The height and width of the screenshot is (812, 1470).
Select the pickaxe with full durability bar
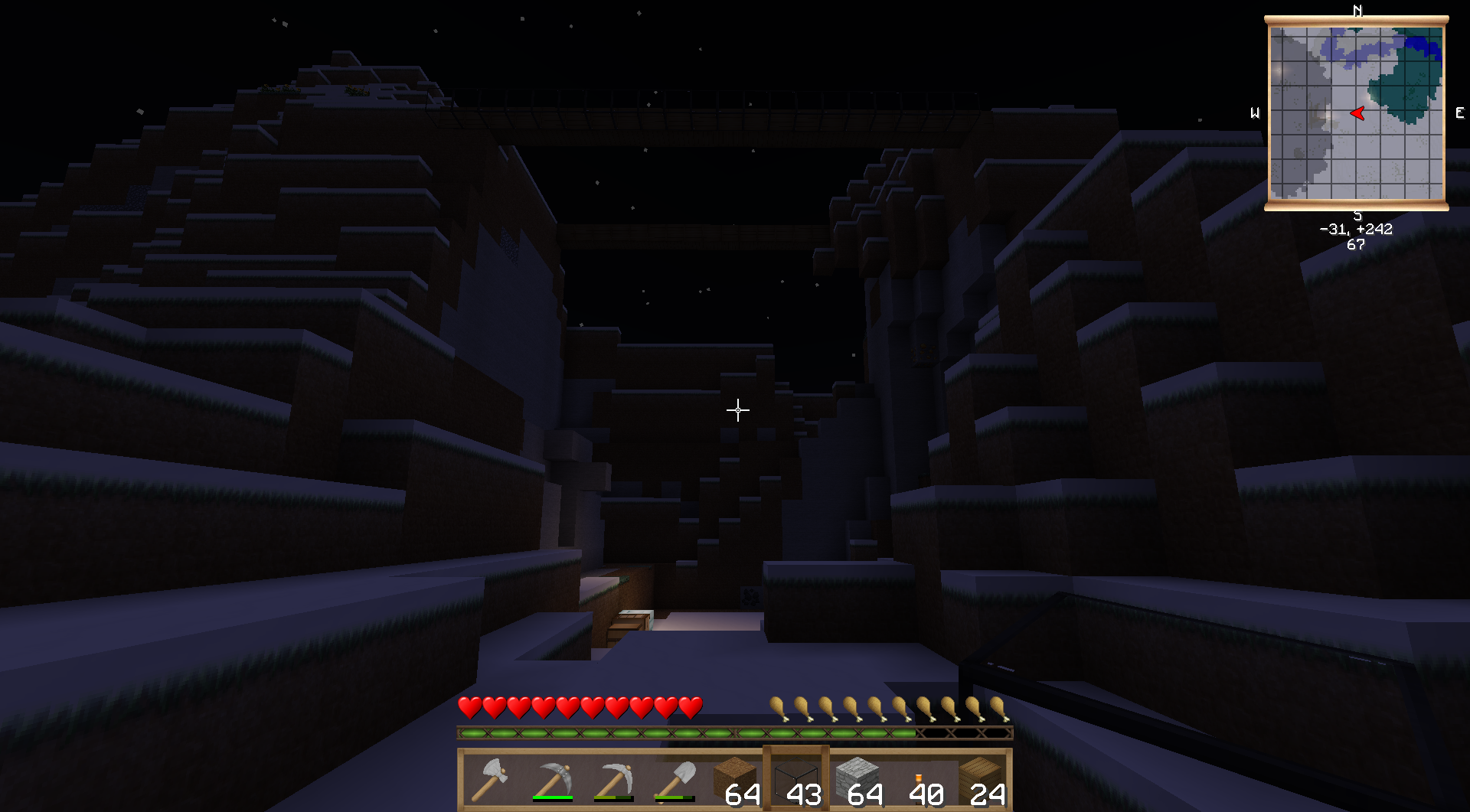[552, 781]
